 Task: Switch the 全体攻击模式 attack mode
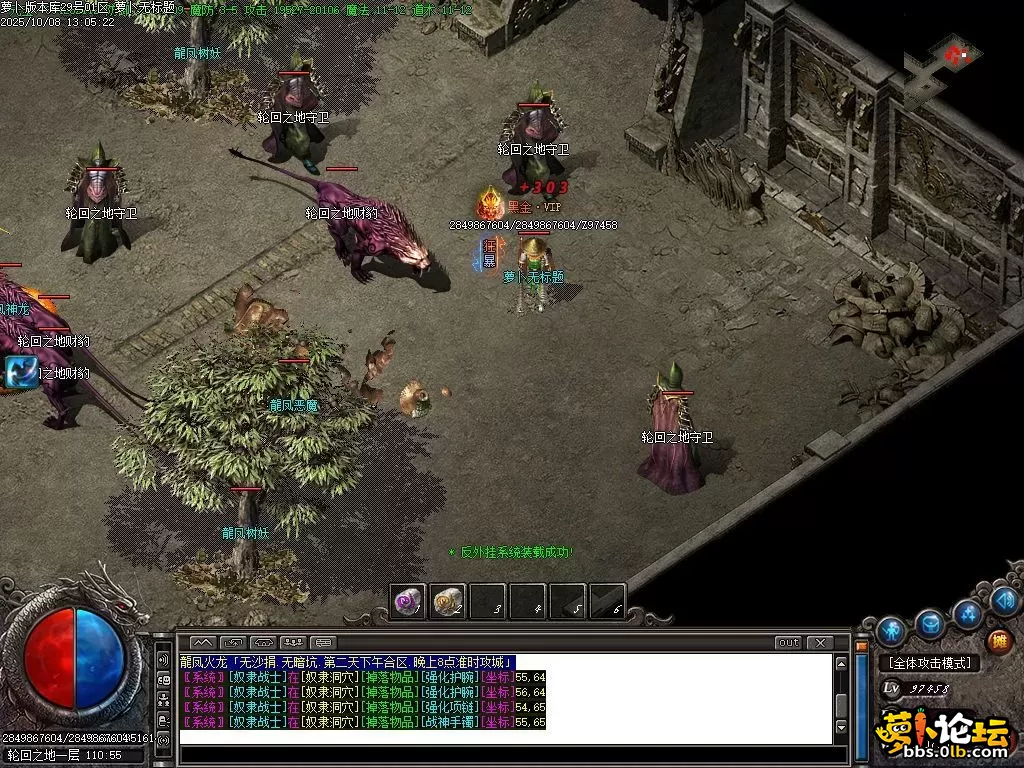click(930, 663)
